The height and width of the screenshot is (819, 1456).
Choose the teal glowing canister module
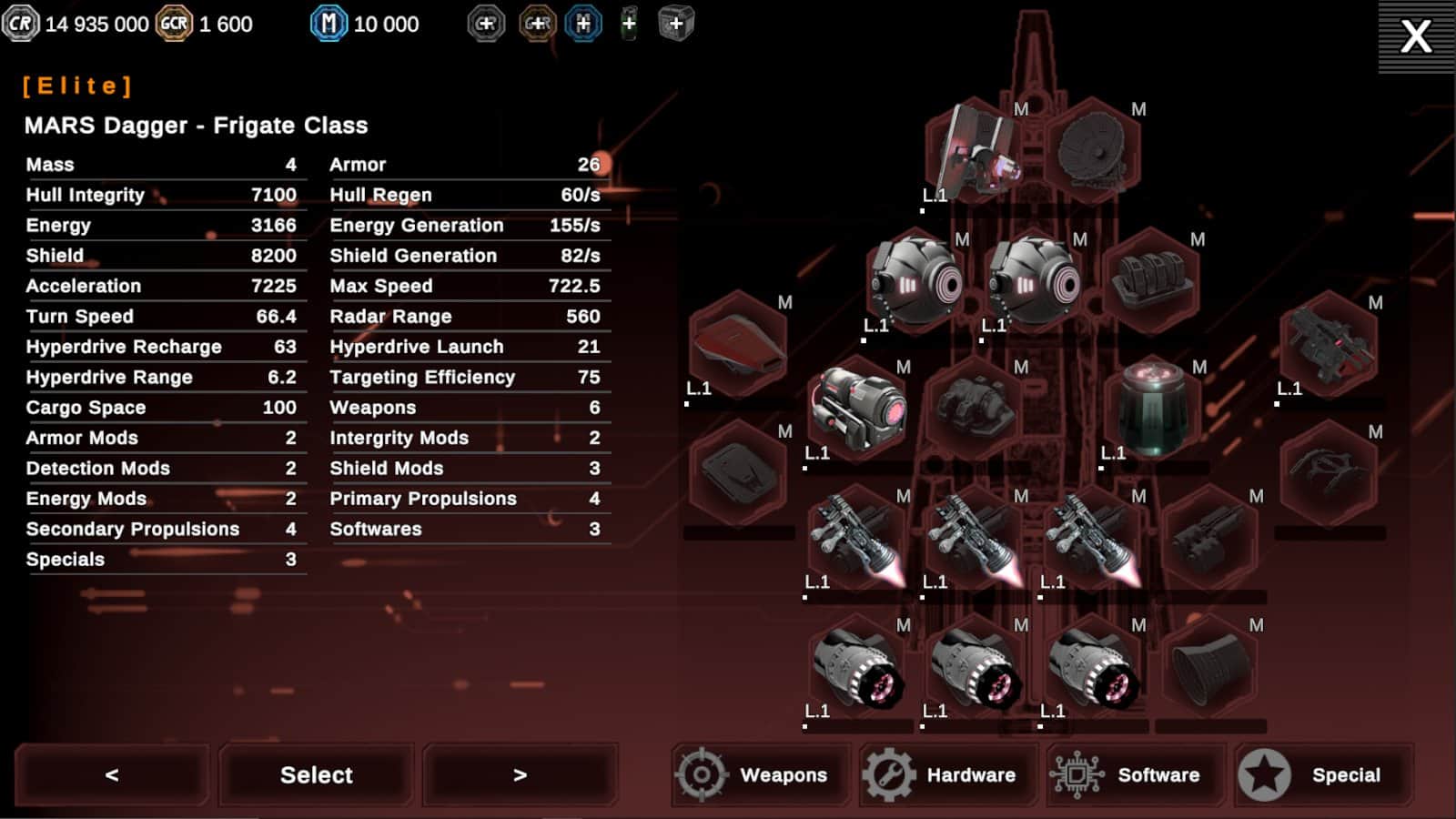pyautogui.click(x=1151, y=409)
